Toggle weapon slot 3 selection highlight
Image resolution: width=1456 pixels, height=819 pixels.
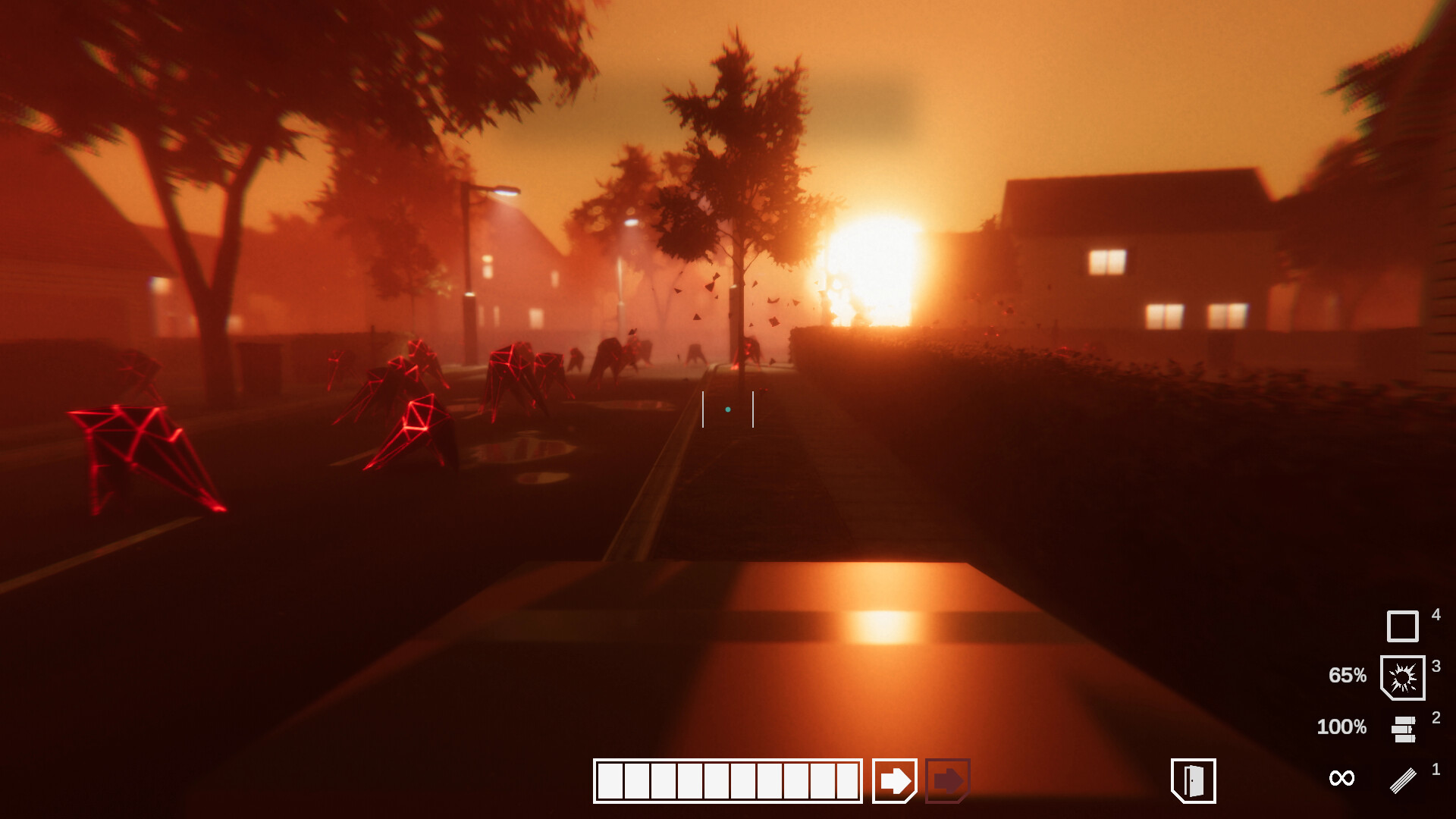[x=1404, y=676]
